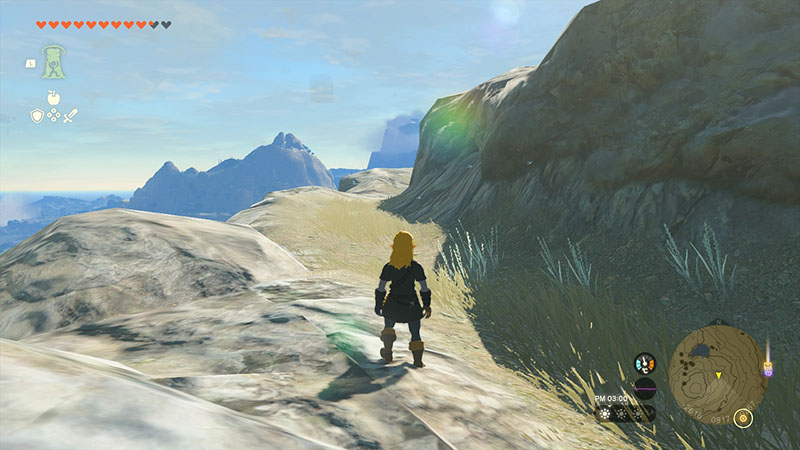This screenshot has height=450, width=800.
Task: Open the shield quick-select icon
Action: coord(37,116)
